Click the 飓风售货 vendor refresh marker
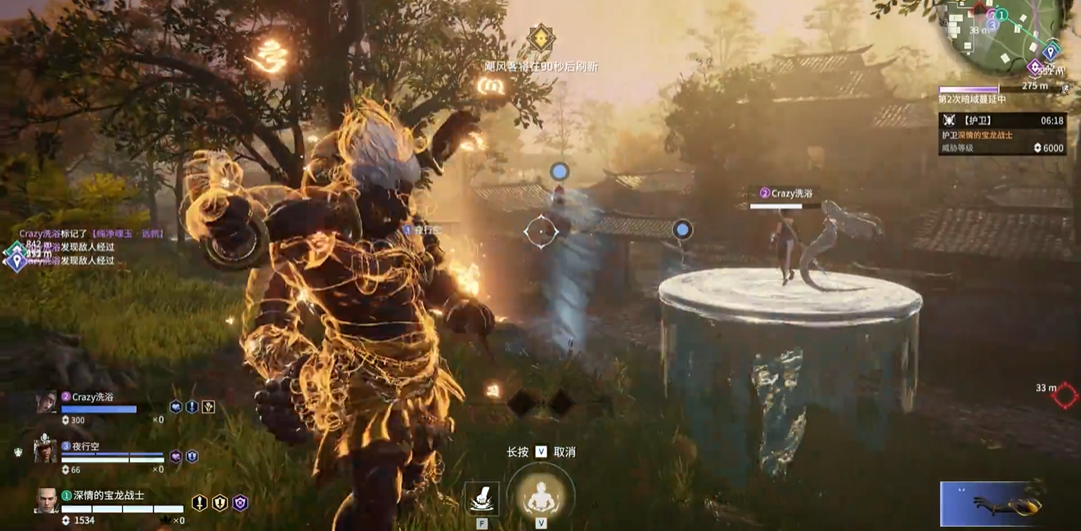The width and height of the screenshot is (1081, 531). (541, 41)
